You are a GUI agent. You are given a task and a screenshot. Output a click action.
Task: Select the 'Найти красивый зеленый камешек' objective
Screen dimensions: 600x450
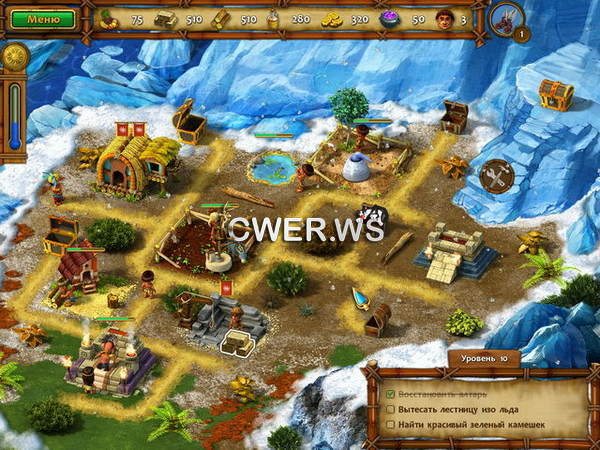coord(468,426)
